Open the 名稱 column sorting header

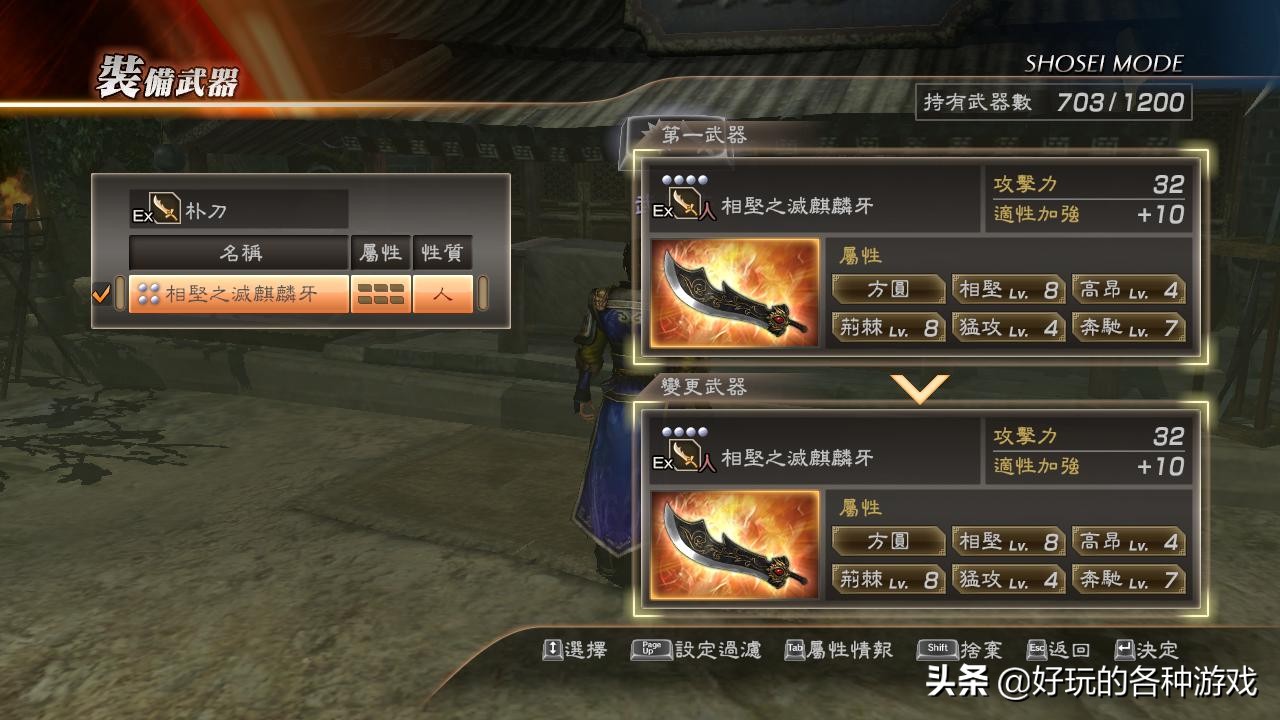point(237,253)
